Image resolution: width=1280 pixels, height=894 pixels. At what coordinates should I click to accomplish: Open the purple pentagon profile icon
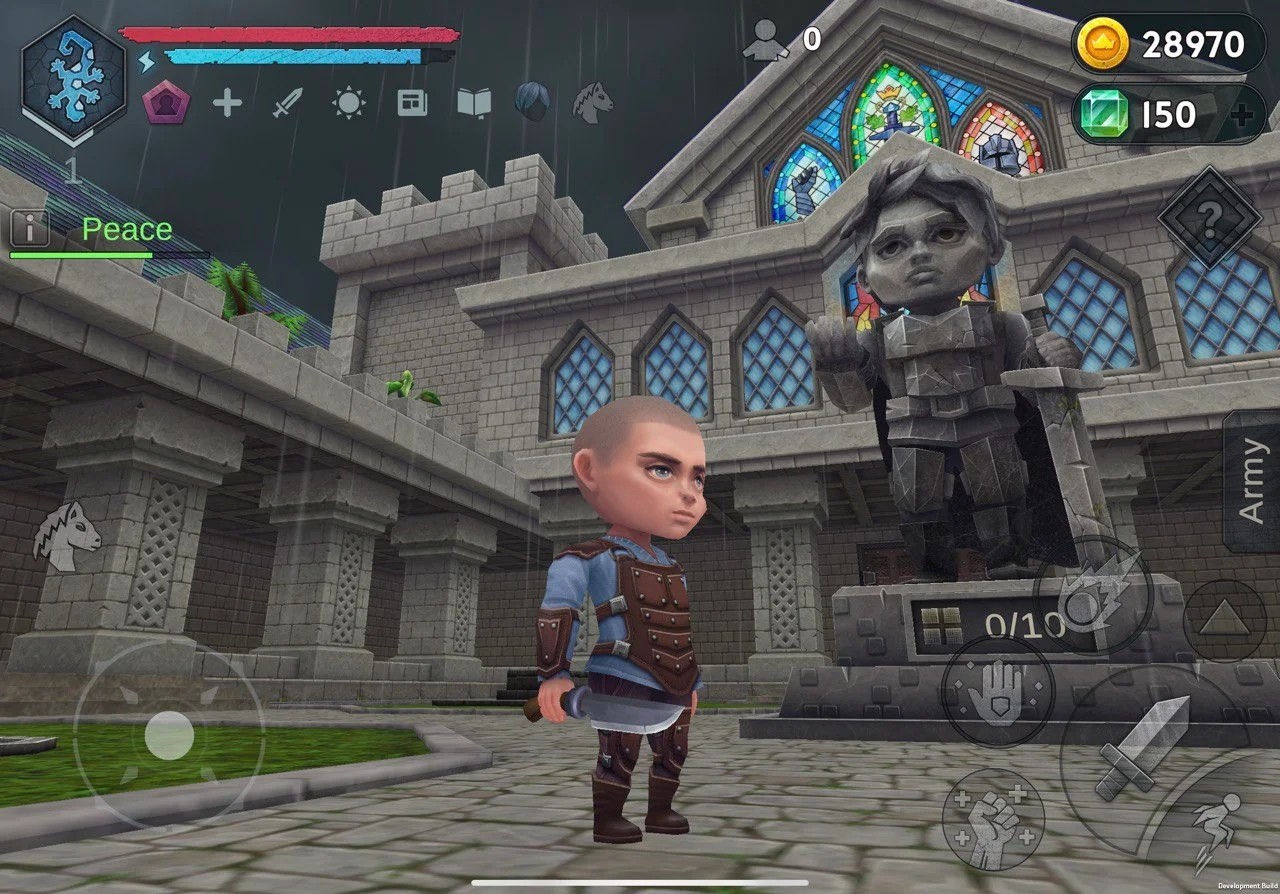pos(165,103)
